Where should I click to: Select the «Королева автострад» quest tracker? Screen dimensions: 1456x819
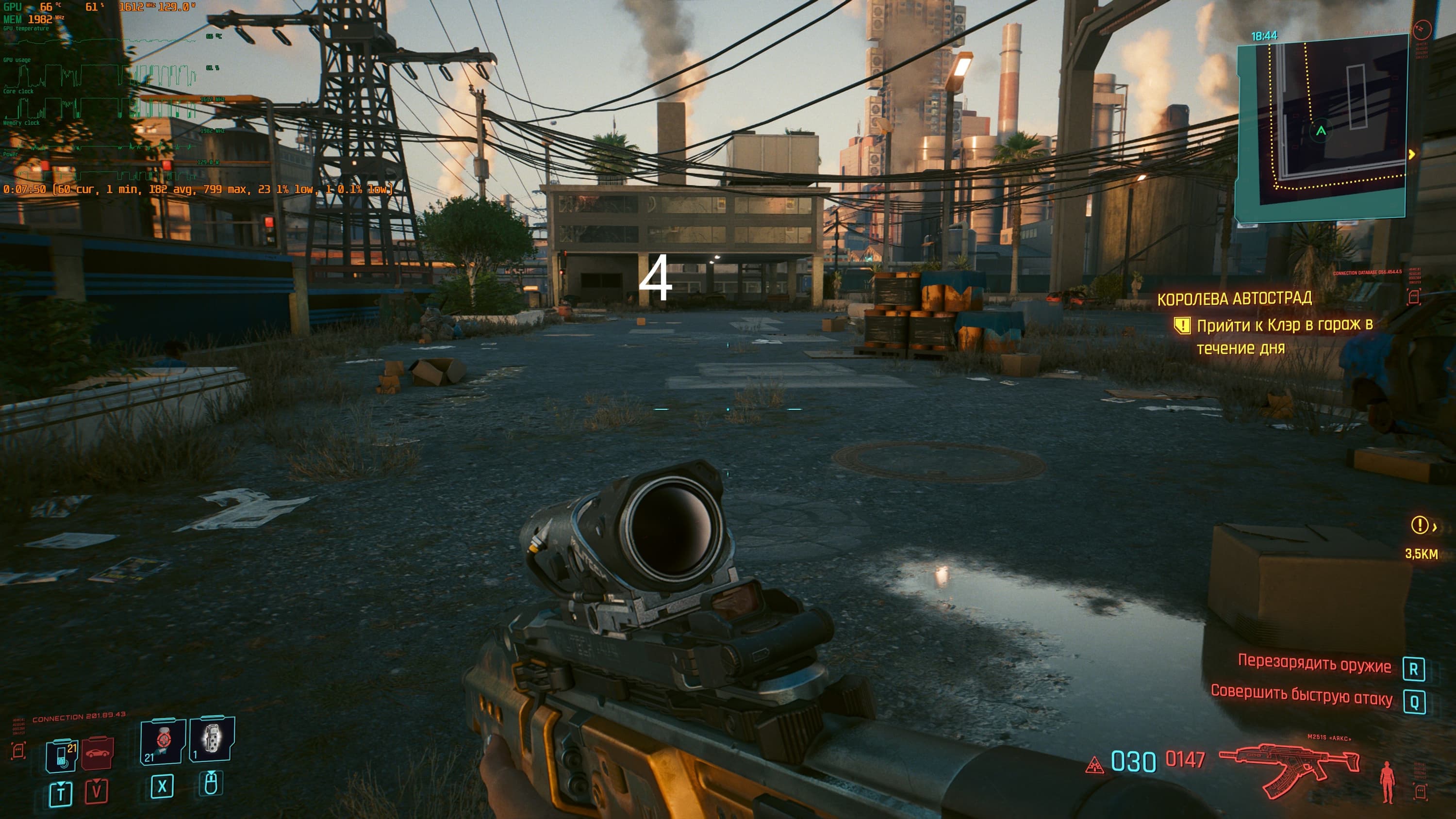(x=1234, y=298)
